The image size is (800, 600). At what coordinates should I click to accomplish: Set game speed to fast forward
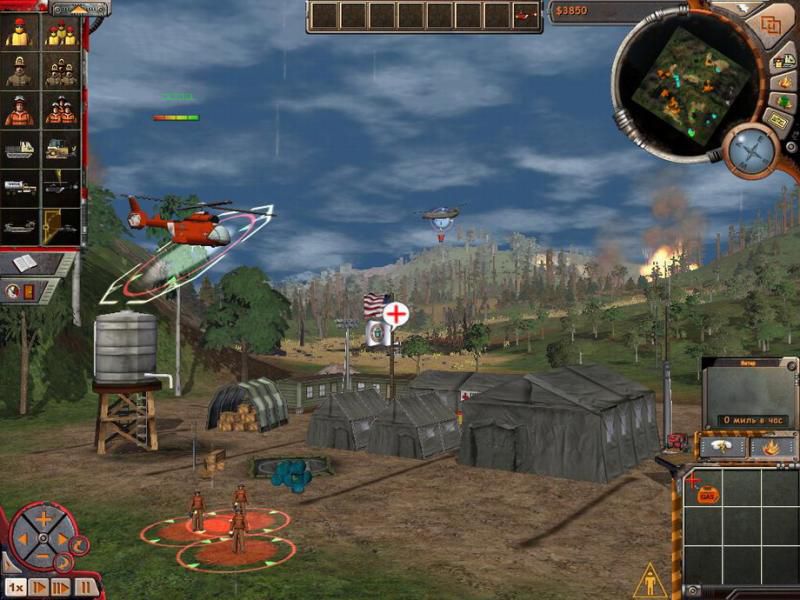pyautogui.click(x=62, y=587)
